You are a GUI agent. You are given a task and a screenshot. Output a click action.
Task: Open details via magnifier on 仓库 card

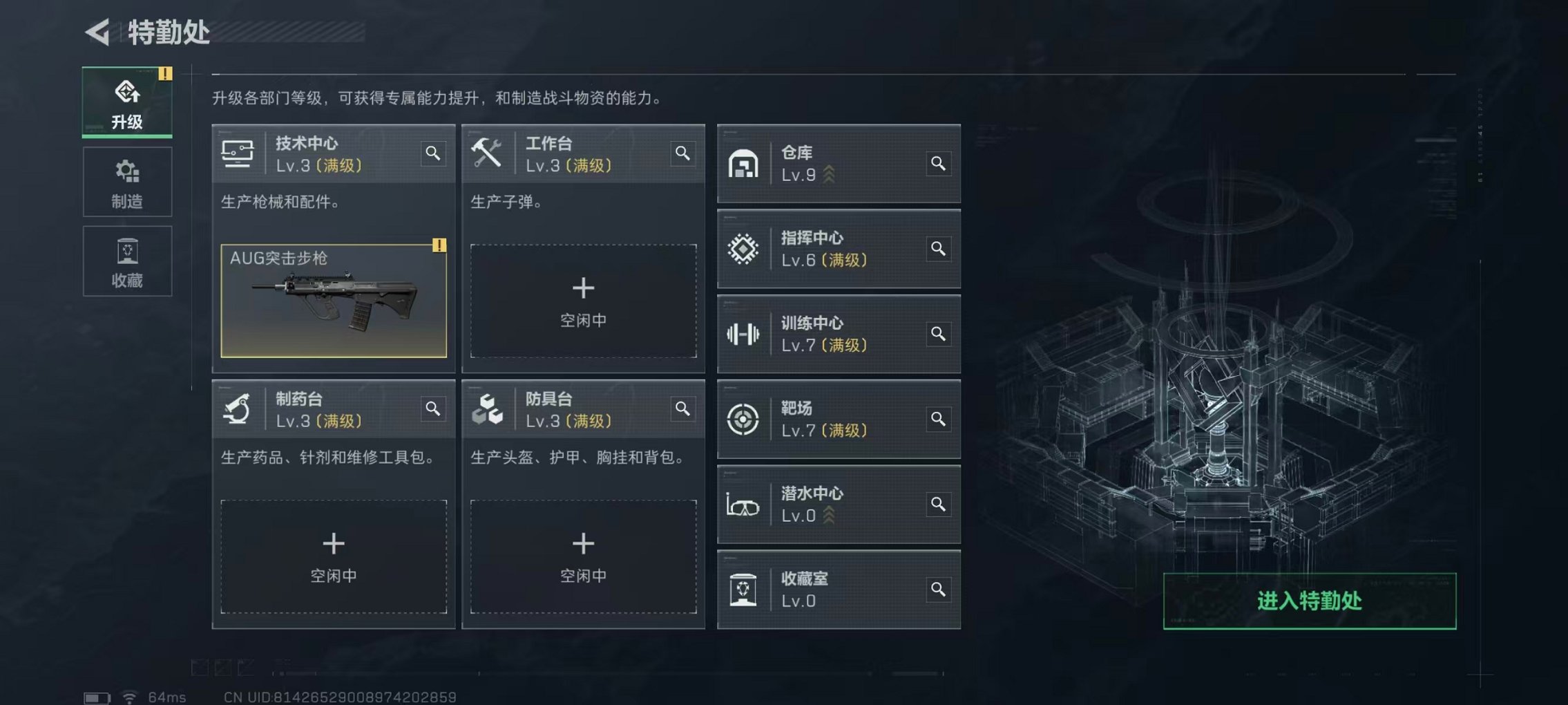[937, 164]
